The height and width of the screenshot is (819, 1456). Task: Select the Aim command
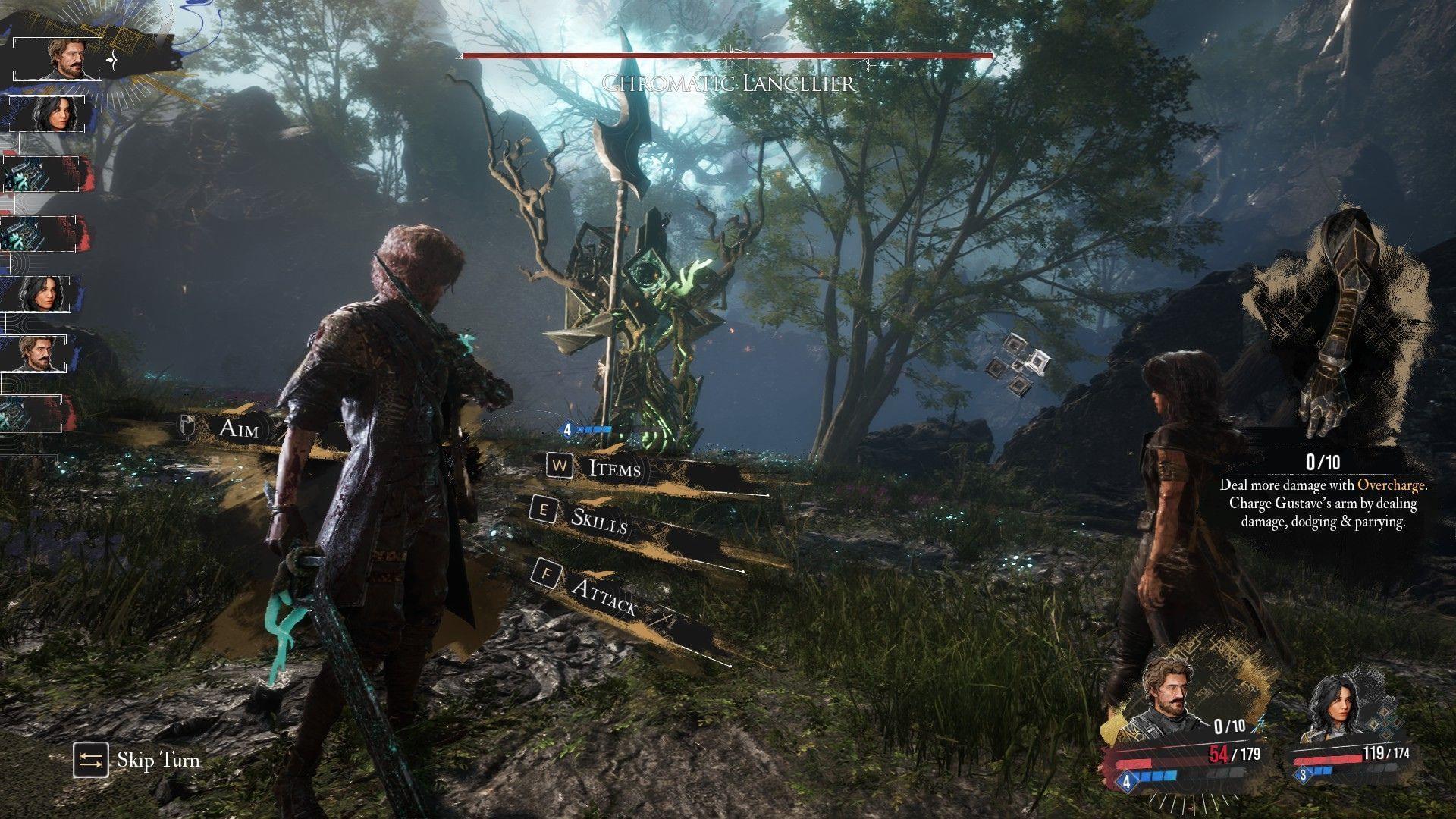238,428
